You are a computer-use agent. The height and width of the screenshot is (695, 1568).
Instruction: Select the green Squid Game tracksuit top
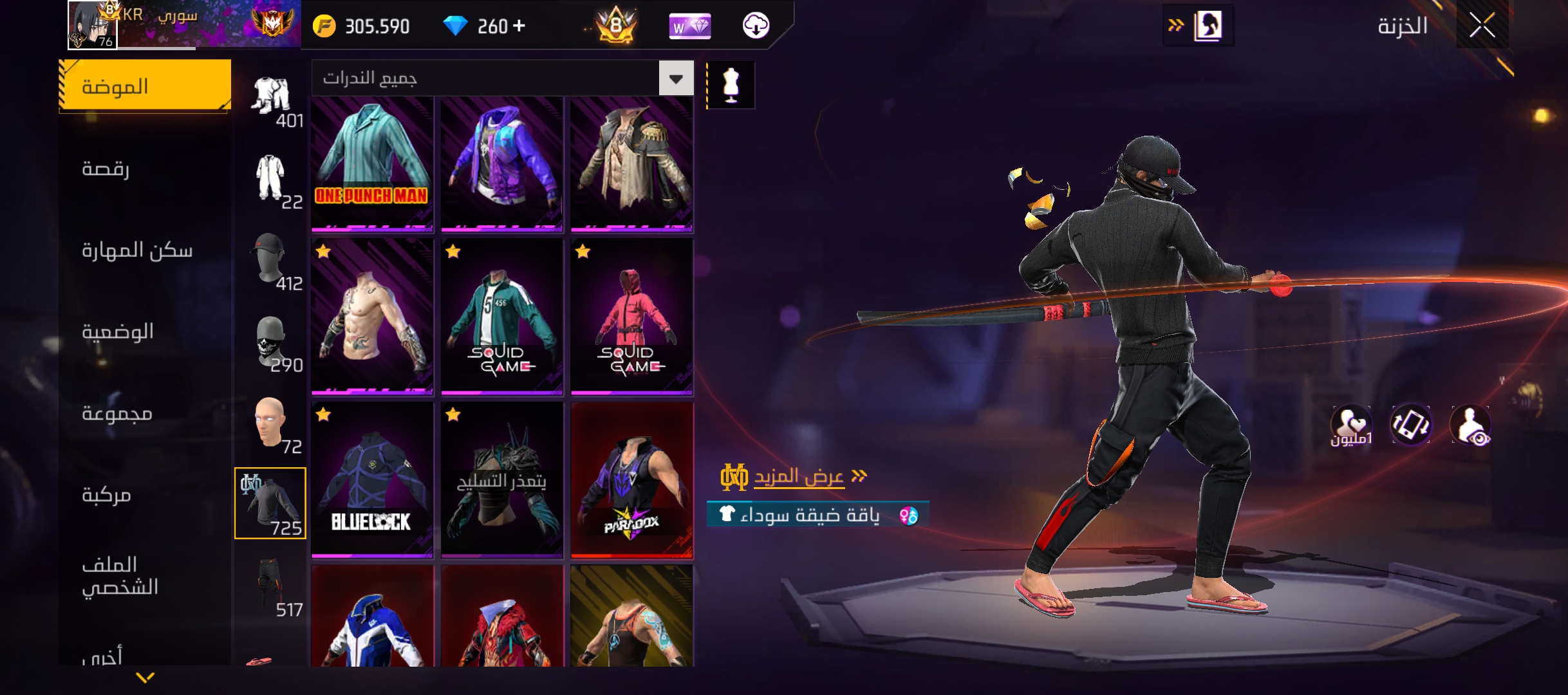tap(501, 317)
